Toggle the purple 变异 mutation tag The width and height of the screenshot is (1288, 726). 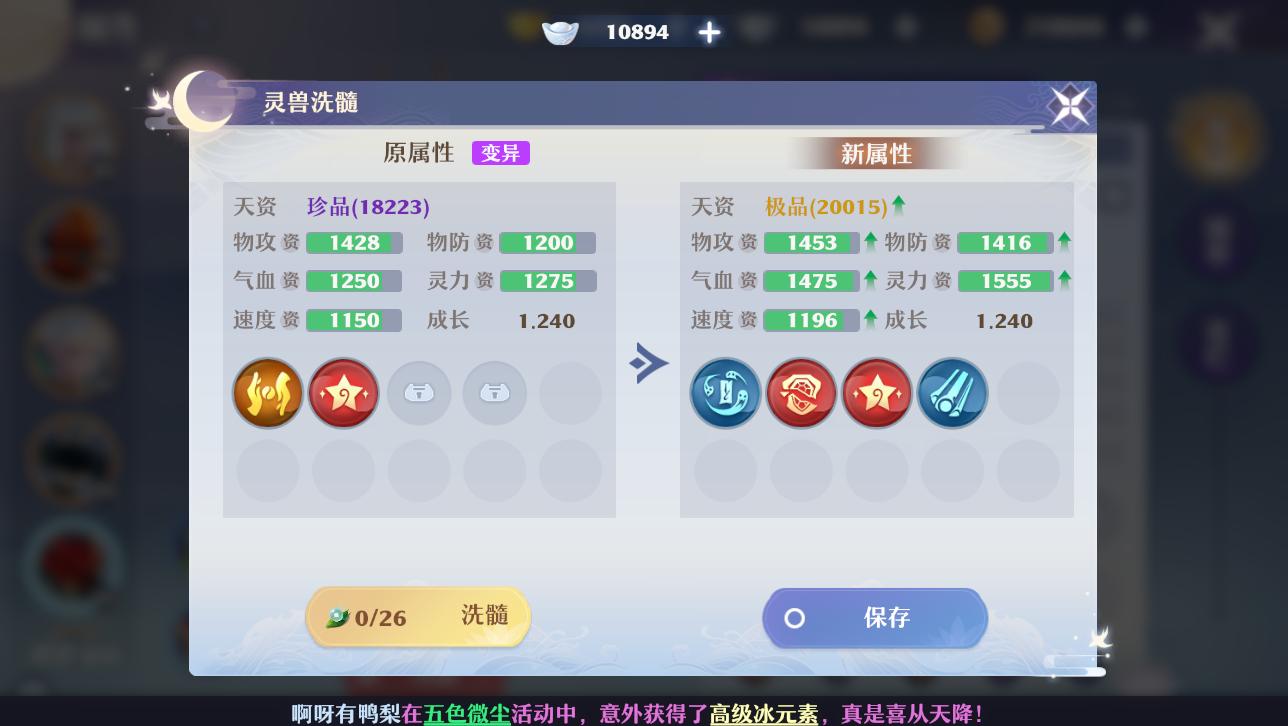click(500, 152)
